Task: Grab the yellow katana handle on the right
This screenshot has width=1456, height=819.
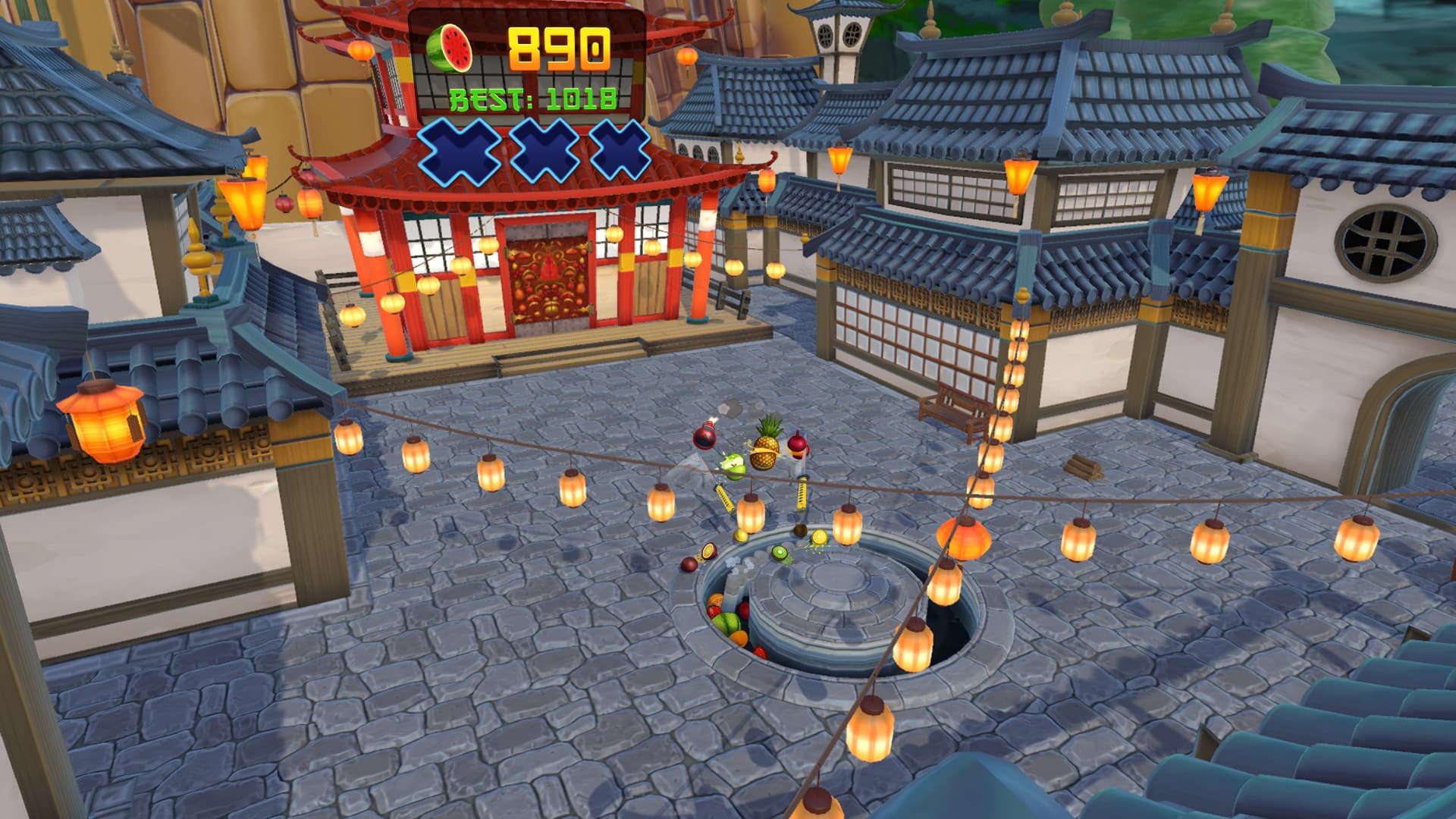Action: 802,493
